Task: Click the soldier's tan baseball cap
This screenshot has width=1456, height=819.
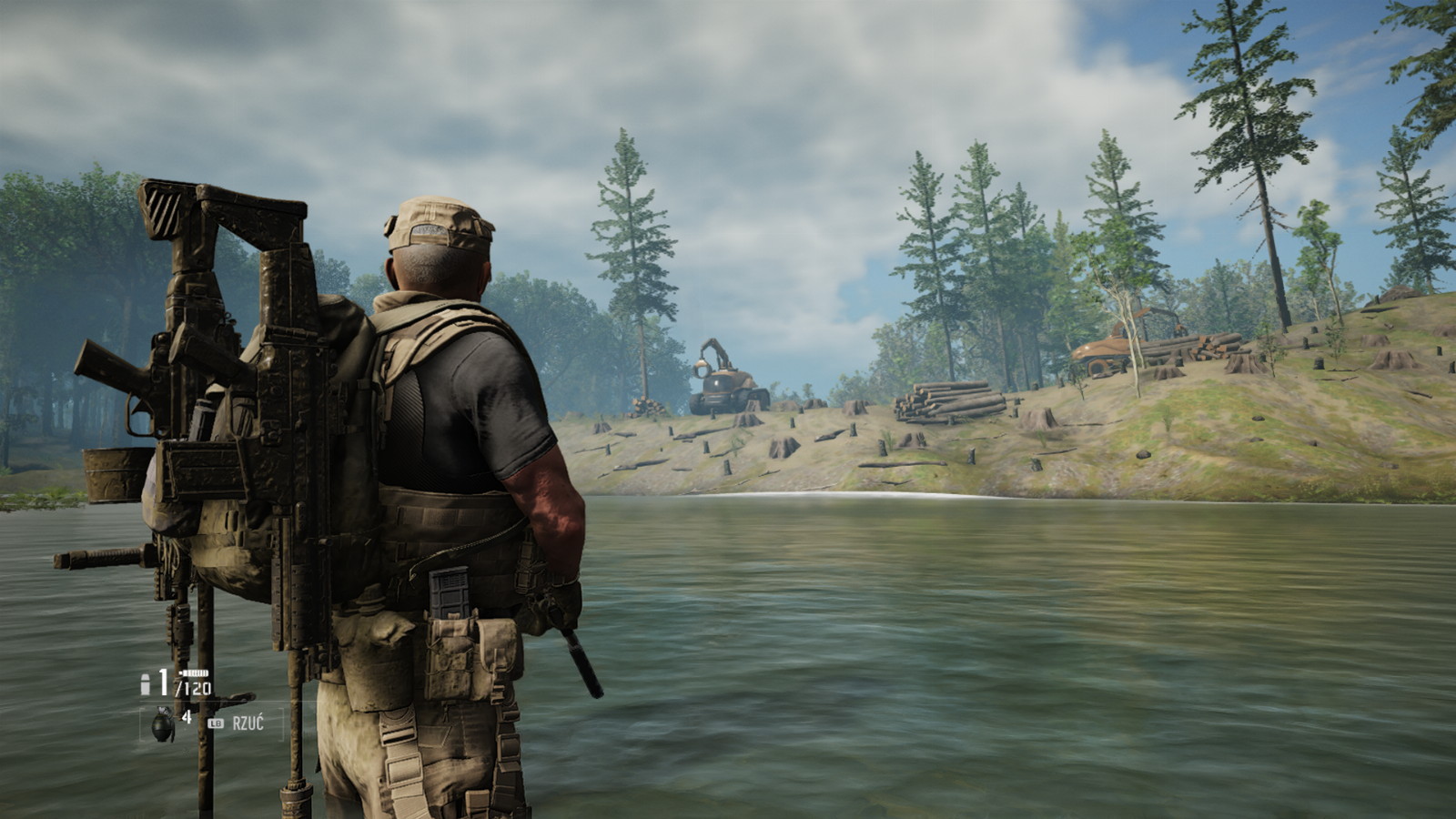Action: point(434,218)
